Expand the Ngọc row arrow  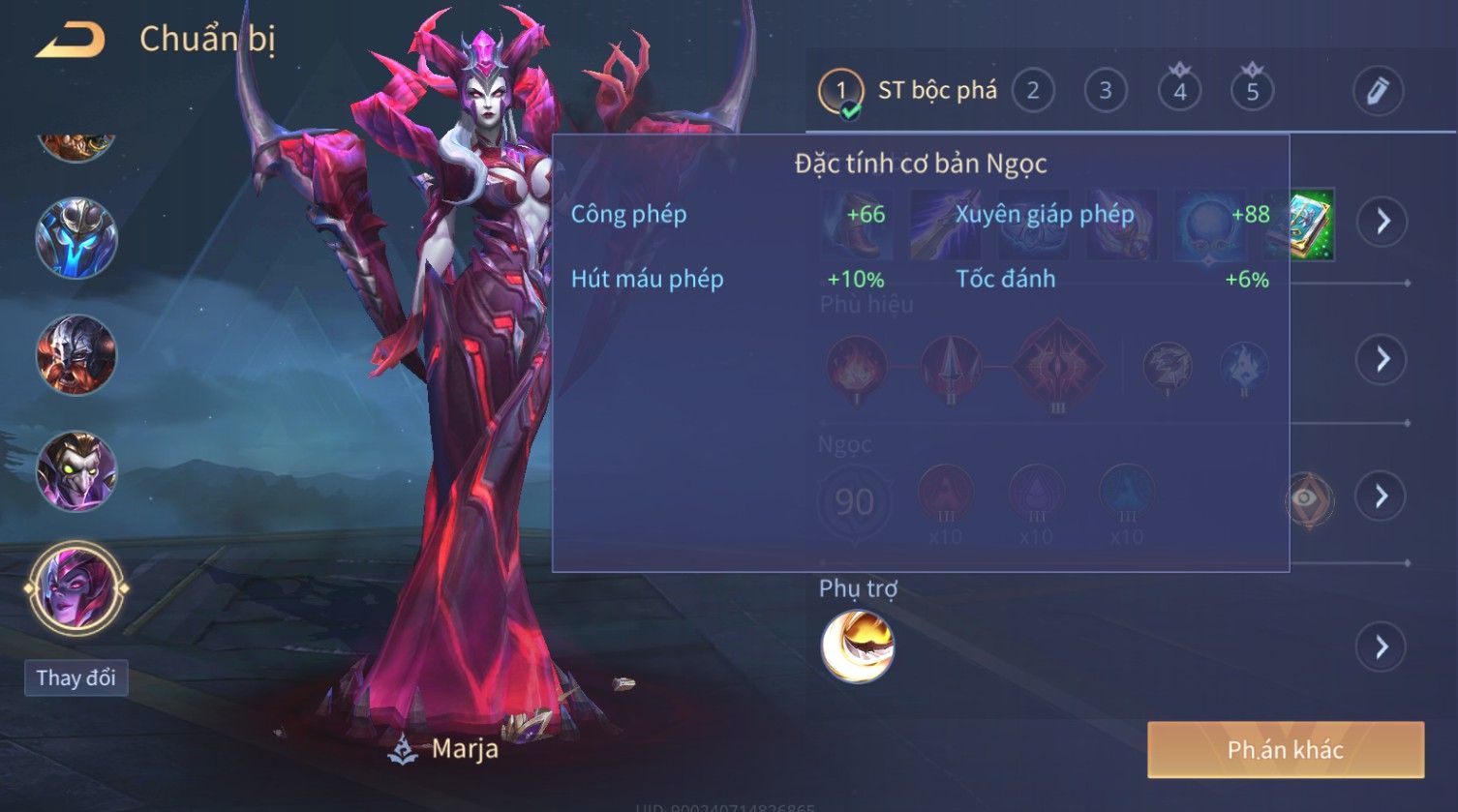point(1382,496)
